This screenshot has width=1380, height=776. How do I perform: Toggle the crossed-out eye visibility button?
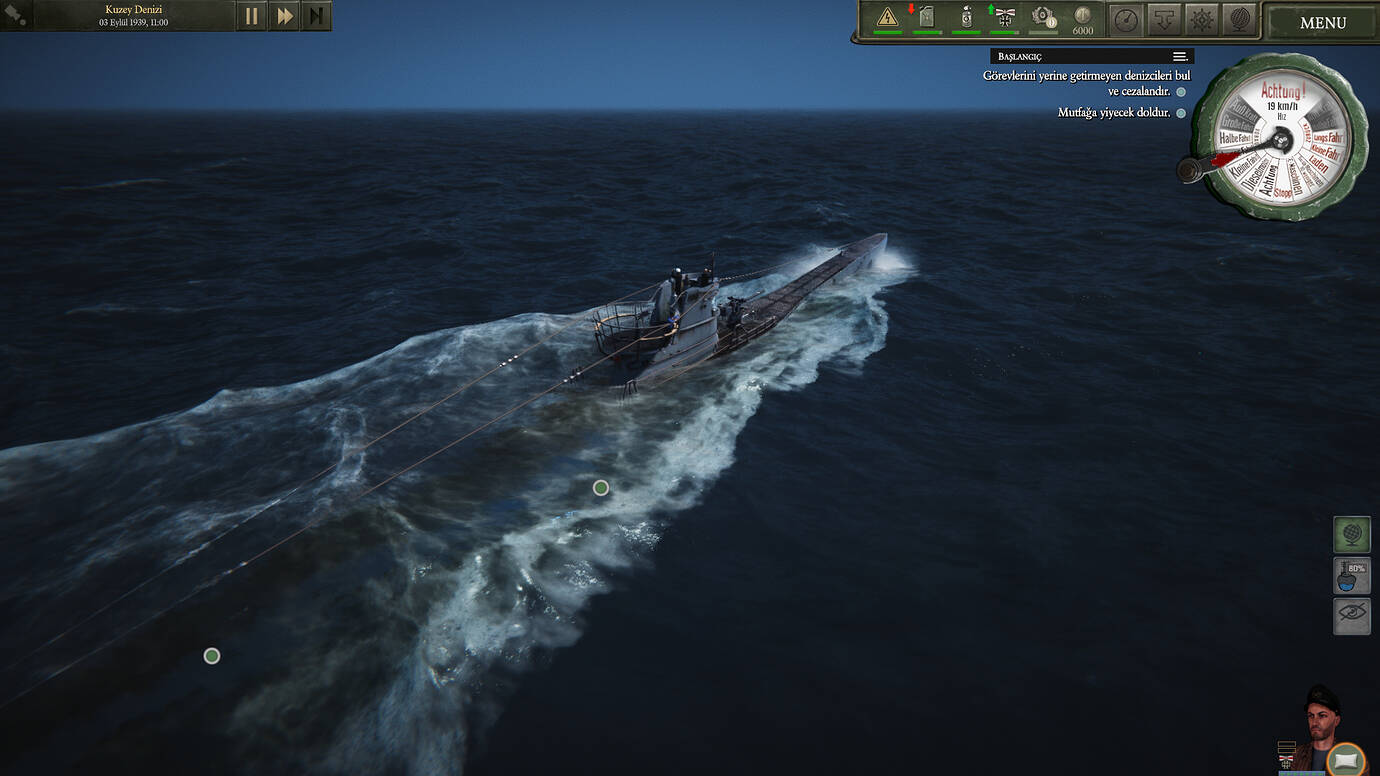click(1351, 616)
